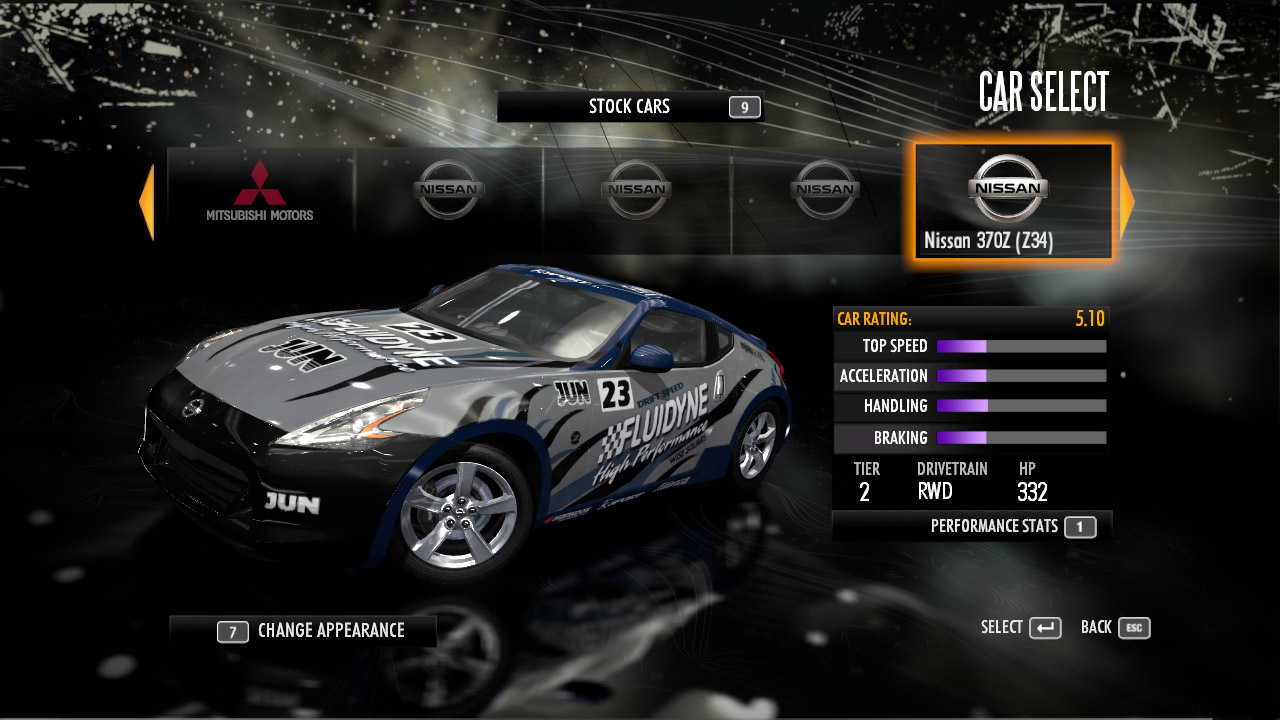Open the Stock Cars category selector
Viewport: 1280px width, 720px height.
coord(630,107)
